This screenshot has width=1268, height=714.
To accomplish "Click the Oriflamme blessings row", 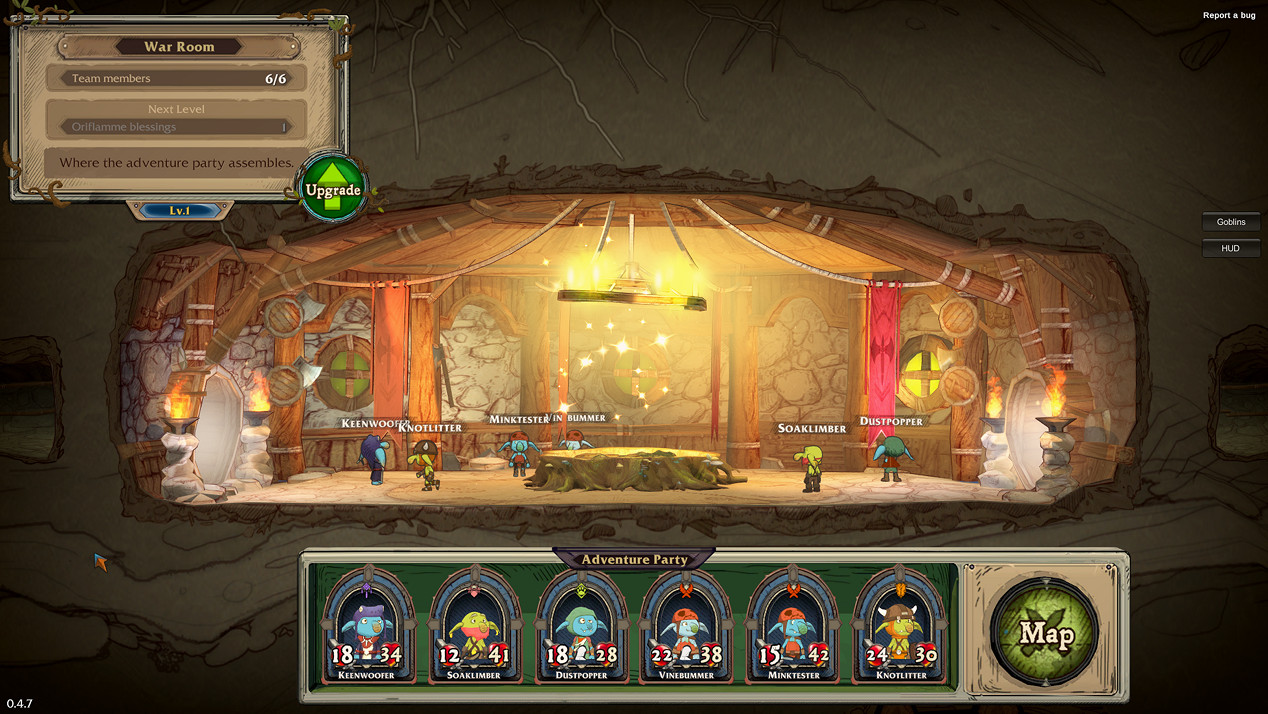I will [177, 127].
